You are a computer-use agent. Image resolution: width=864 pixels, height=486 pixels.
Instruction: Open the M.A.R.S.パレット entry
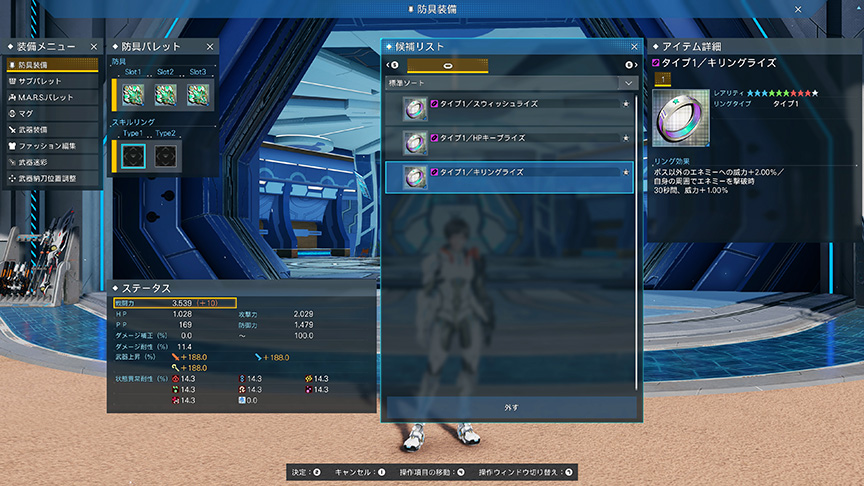pyautogui.click(x=52, y=97)
